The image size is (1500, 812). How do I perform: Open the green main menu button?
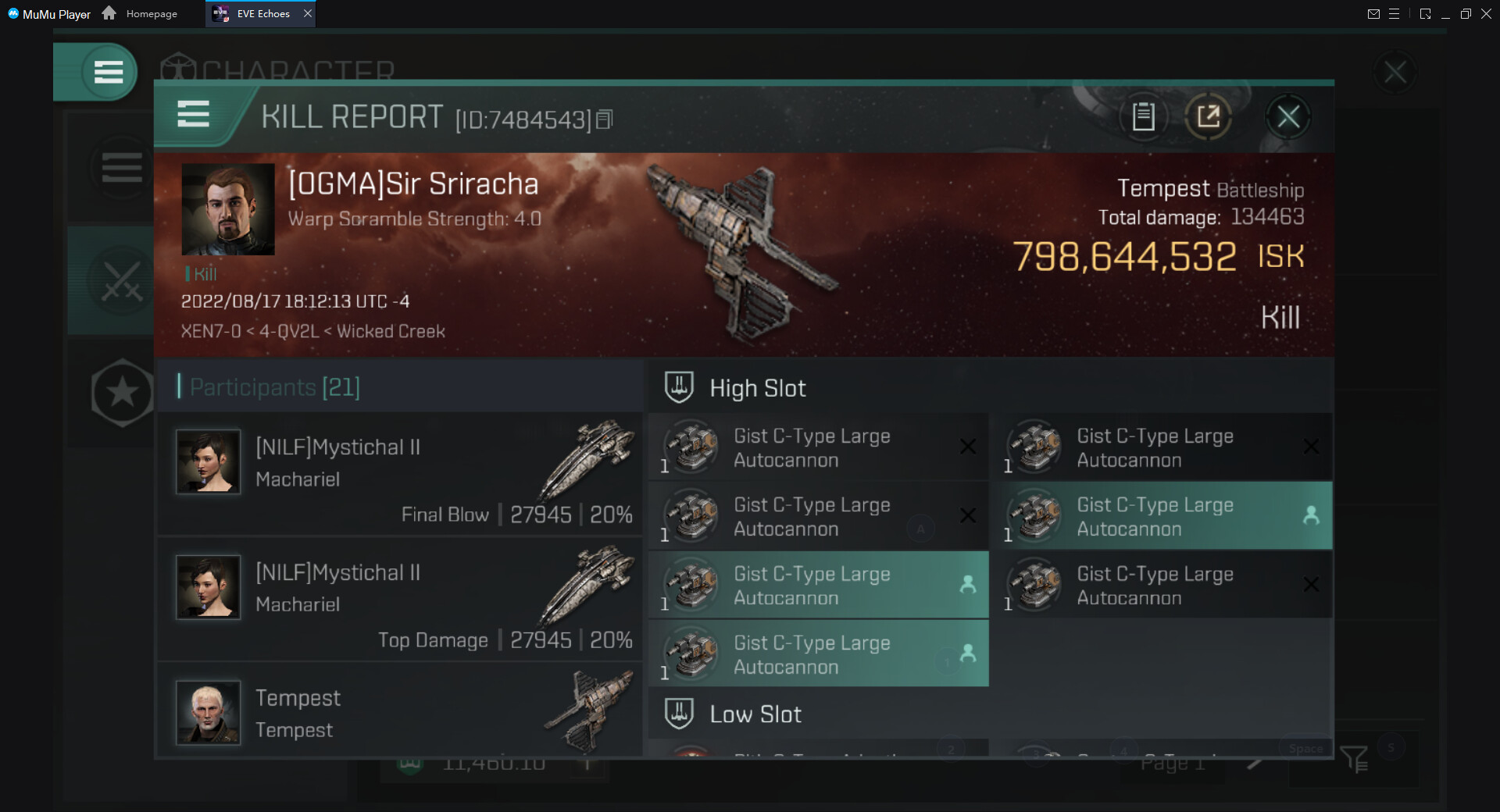[108, 73]
